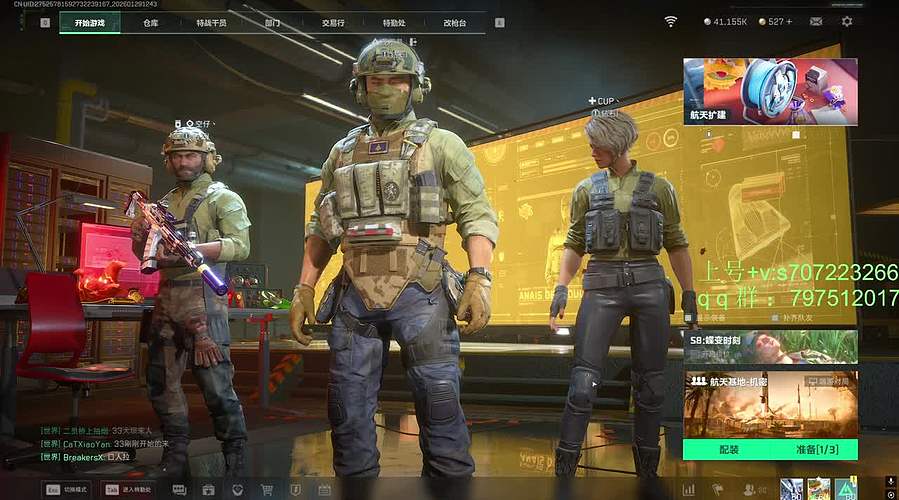Open the mail envelope icon
The image size is (899, 500).
816,21
